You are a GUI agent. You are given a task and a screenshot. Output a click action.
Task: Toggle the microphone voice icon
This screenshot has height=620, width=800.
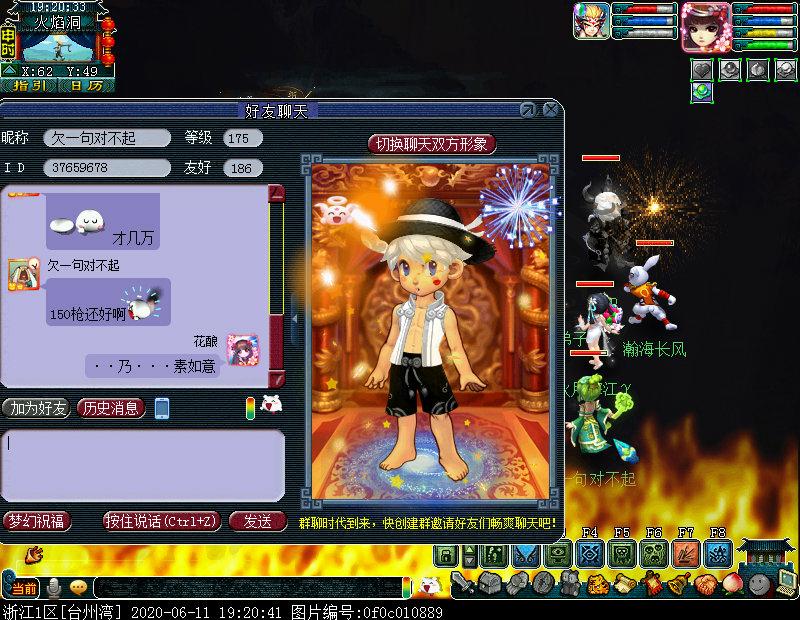pyautogui.click(x=55, y=587)
